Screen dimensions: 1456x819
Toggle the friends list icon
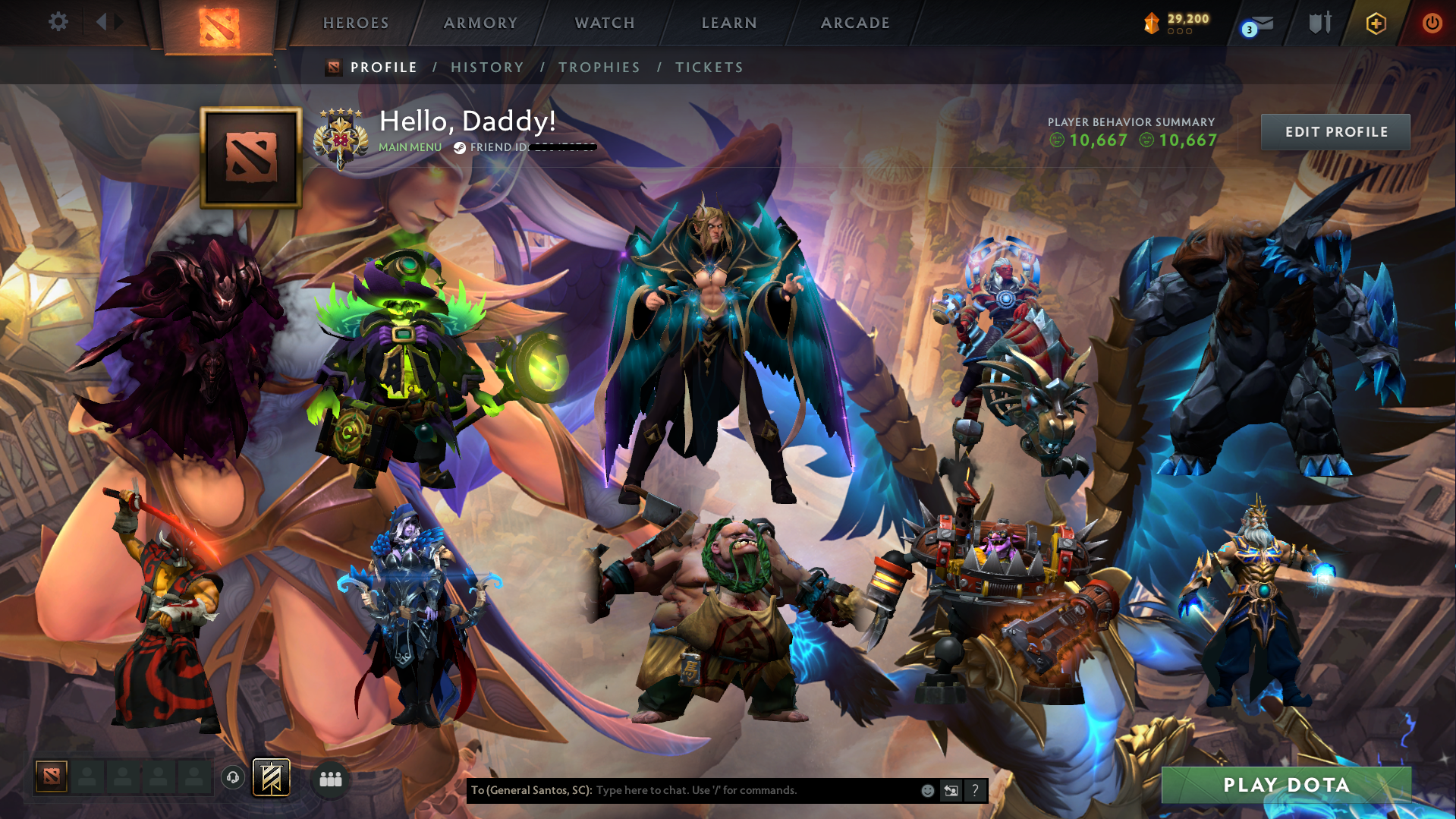[x=329, y=777]
